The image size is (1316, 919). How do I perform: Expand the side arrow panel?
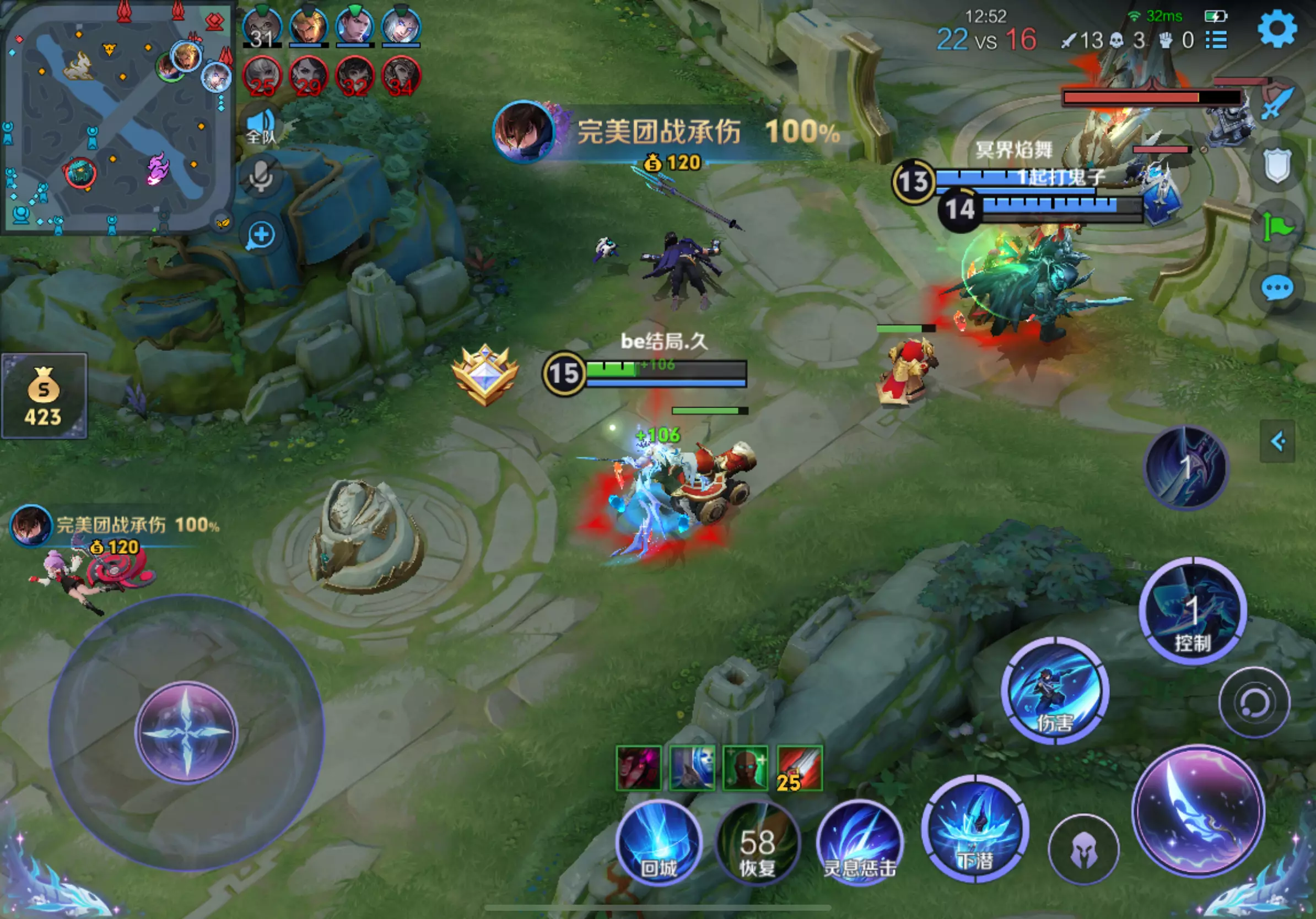(1277, 441)
